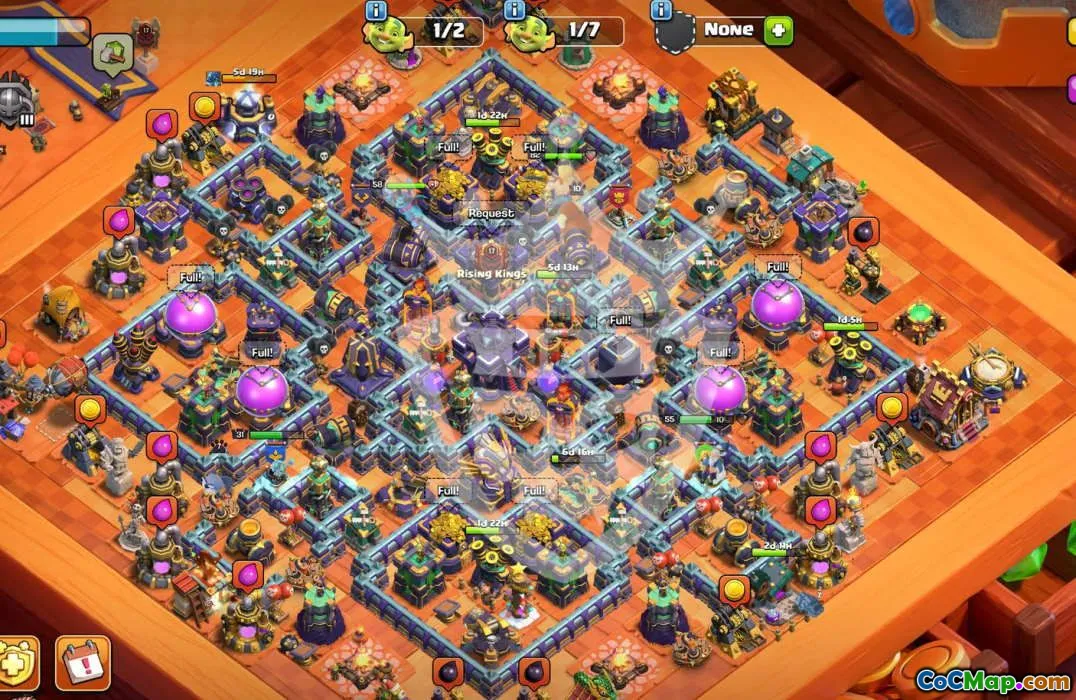Screen dimensions: 1076x700
Task: Open info for the 1/2 builder counter
Action: point(376,11)
